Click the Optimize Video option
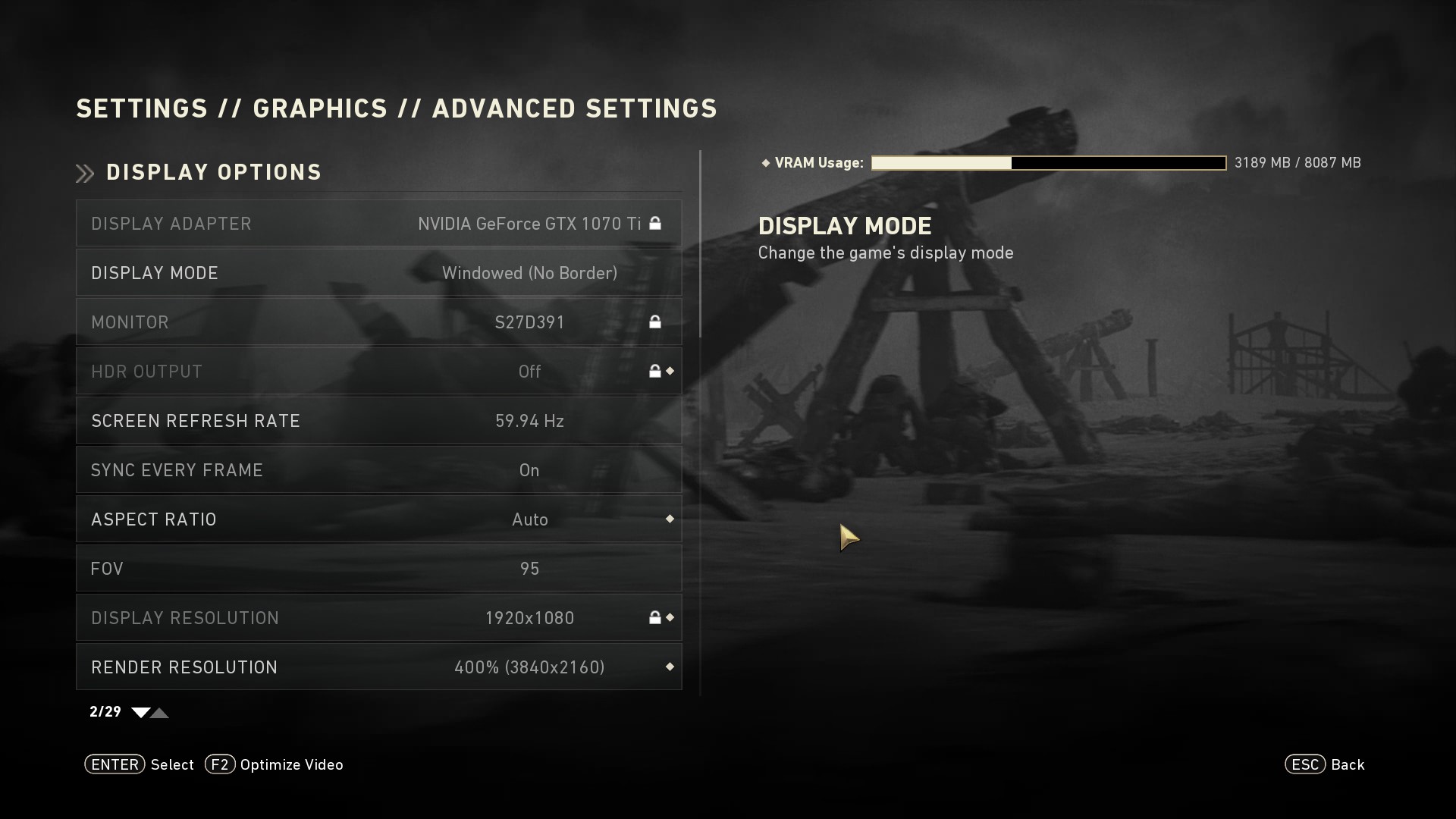The height and width of the screenshot is (819, 1456). point(275,764)
